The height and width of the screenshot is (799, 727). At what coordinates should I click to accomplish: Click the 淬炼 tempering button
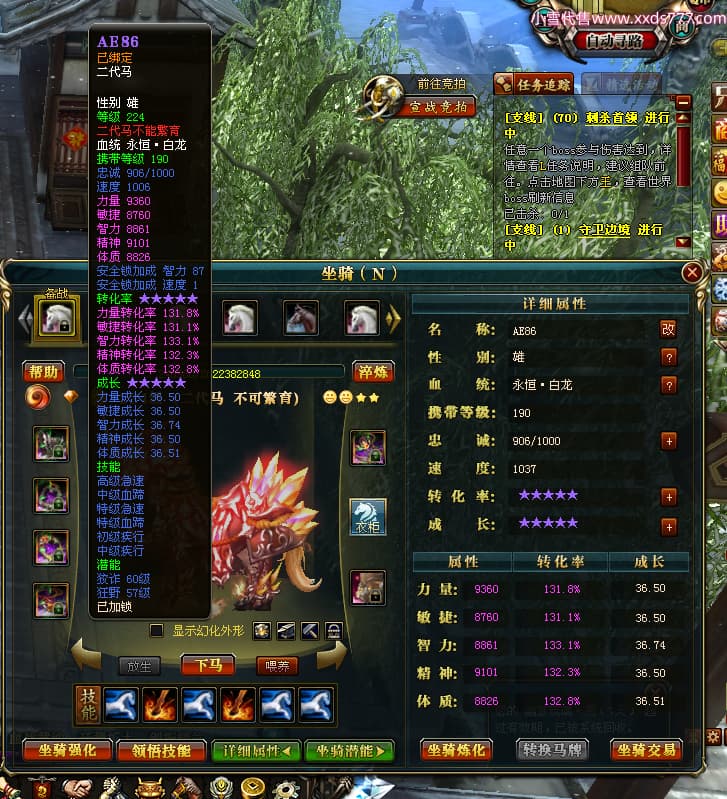coord(372,372)
